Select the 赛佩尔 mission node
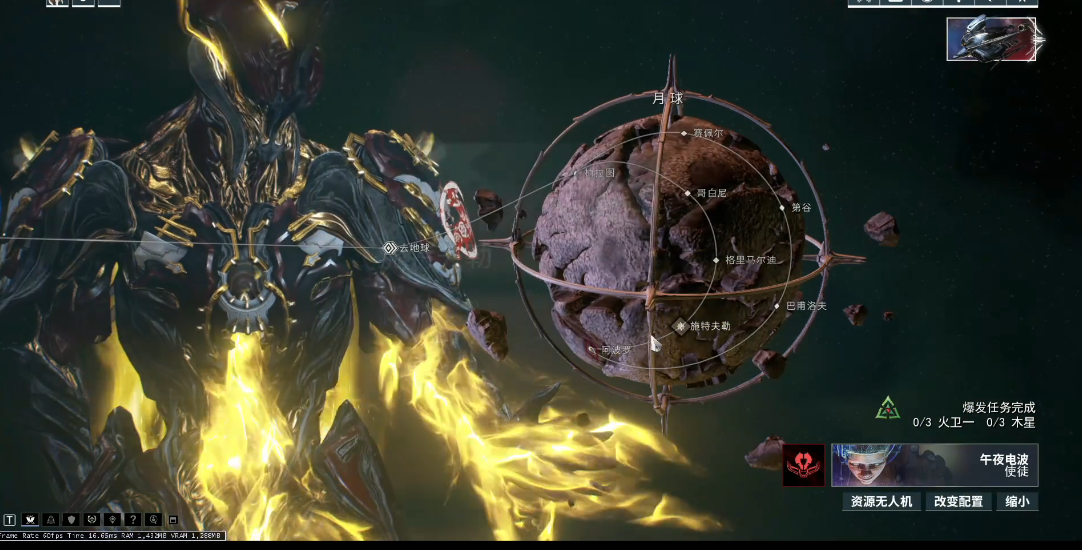This screenshot has width=1082, height=550. tap(684, 133)
